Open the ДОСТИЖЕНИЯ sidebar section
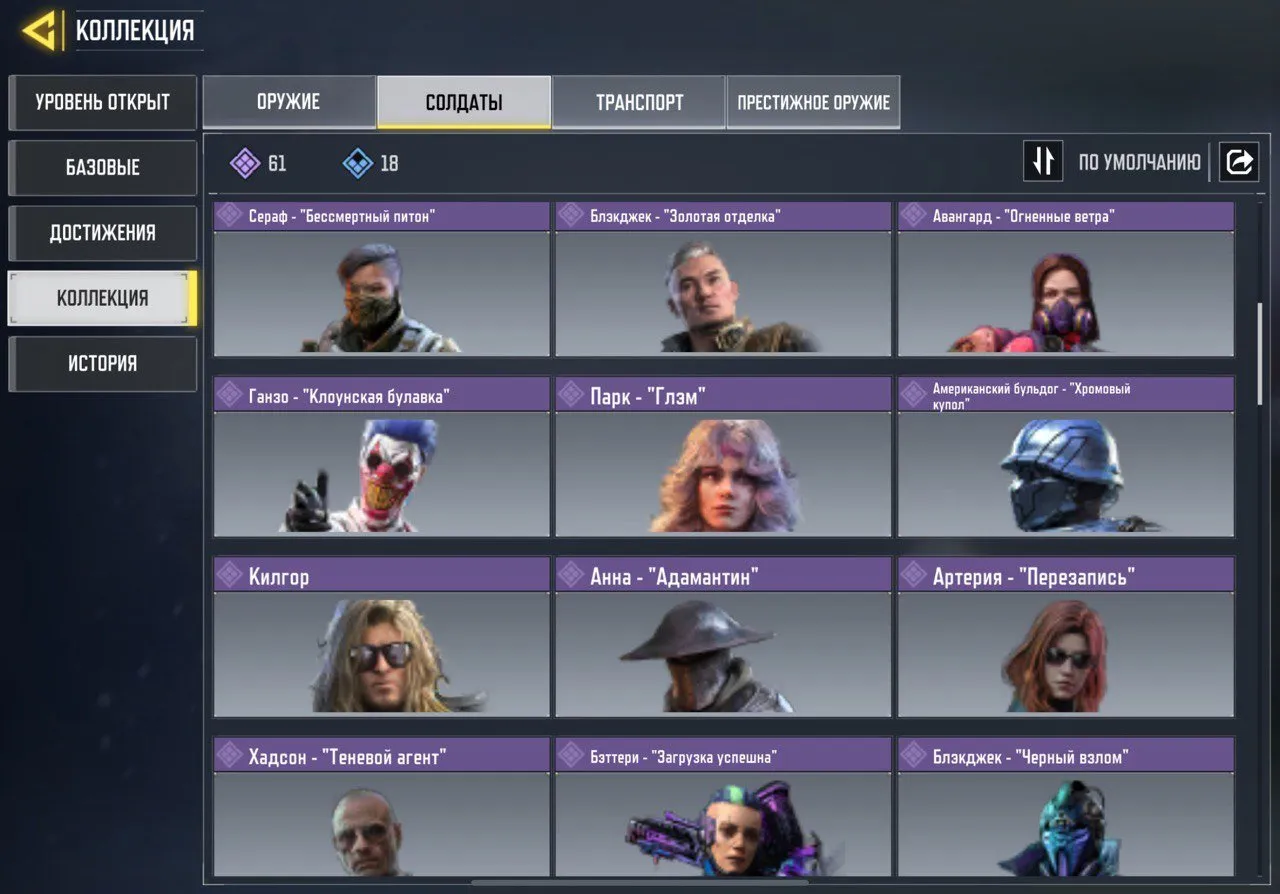Viewport: 1280px width, 894px height. (x=102, y=233)
